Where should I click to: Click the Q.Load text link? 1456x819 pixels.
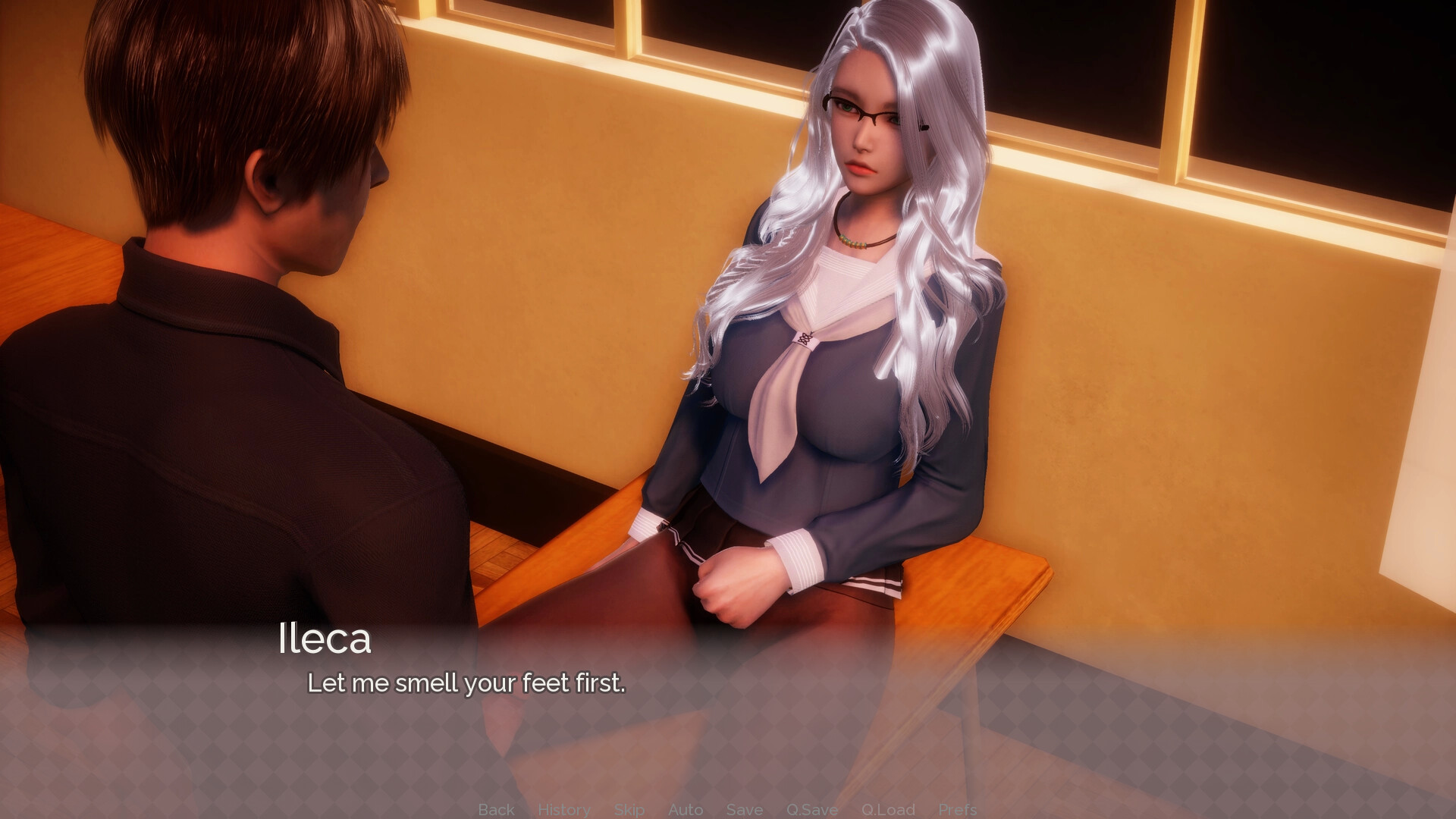click(889, 809)
